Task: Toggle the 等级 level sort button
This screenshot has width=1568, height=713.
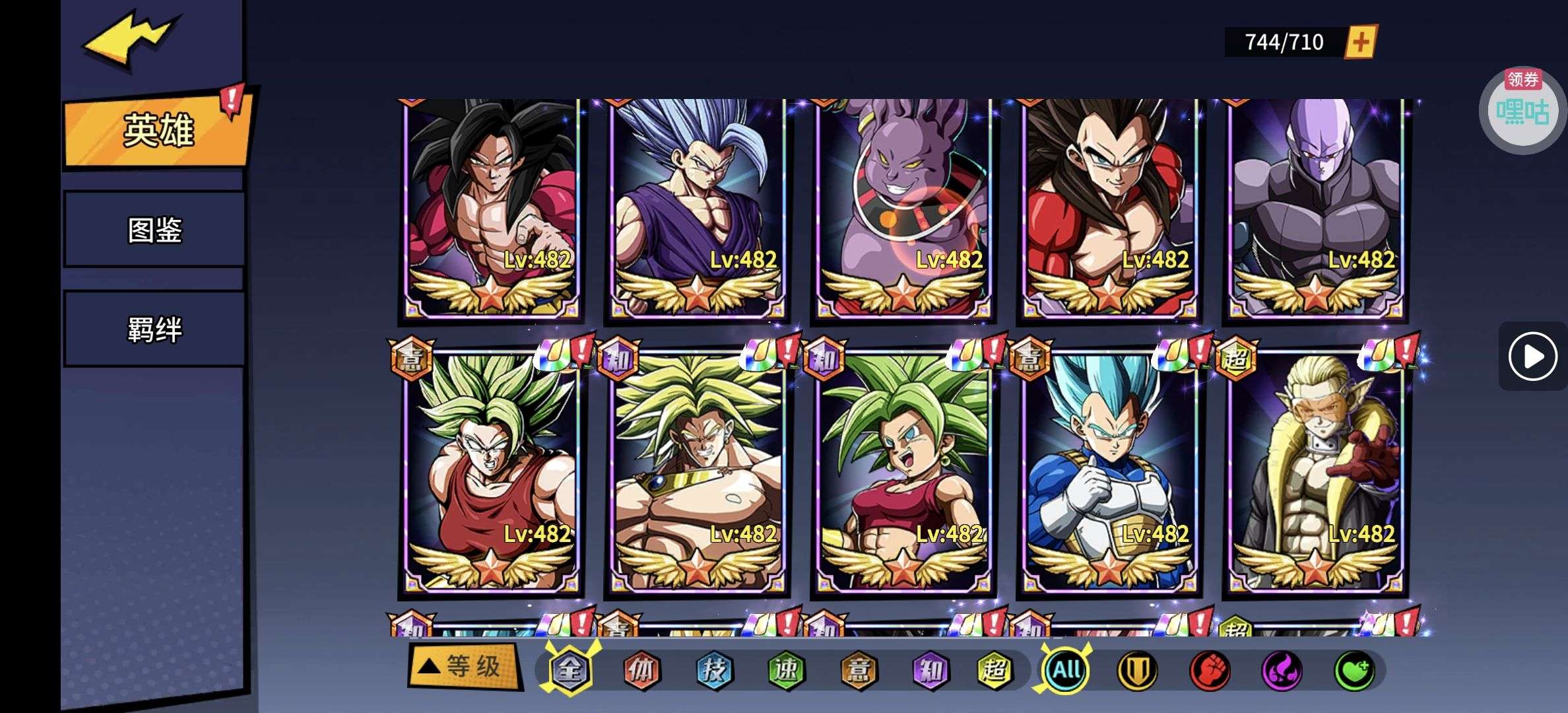Action: click(x=464, y=667)
